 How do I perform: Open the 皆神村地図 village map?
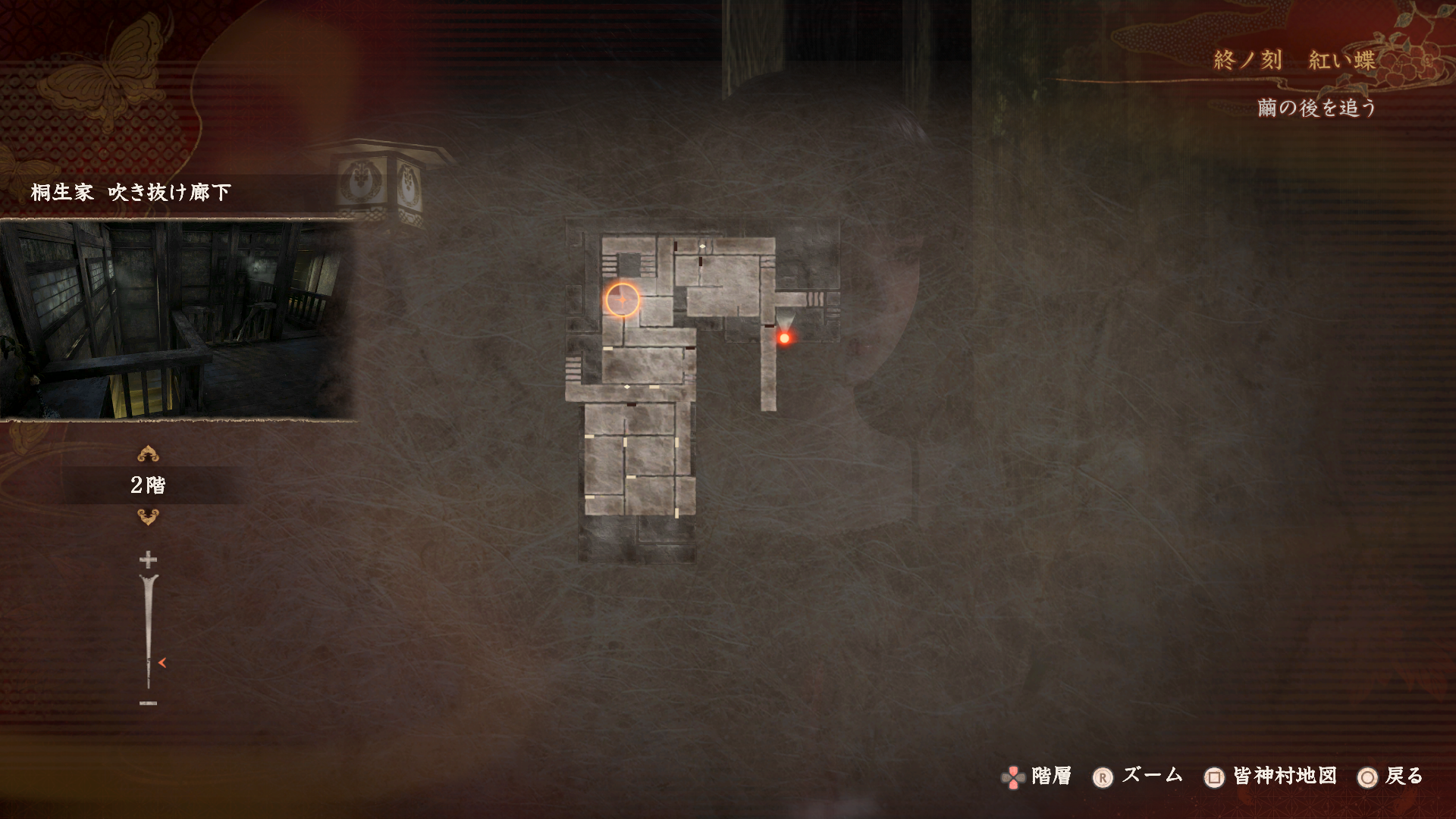click(x=1270, y=777)
